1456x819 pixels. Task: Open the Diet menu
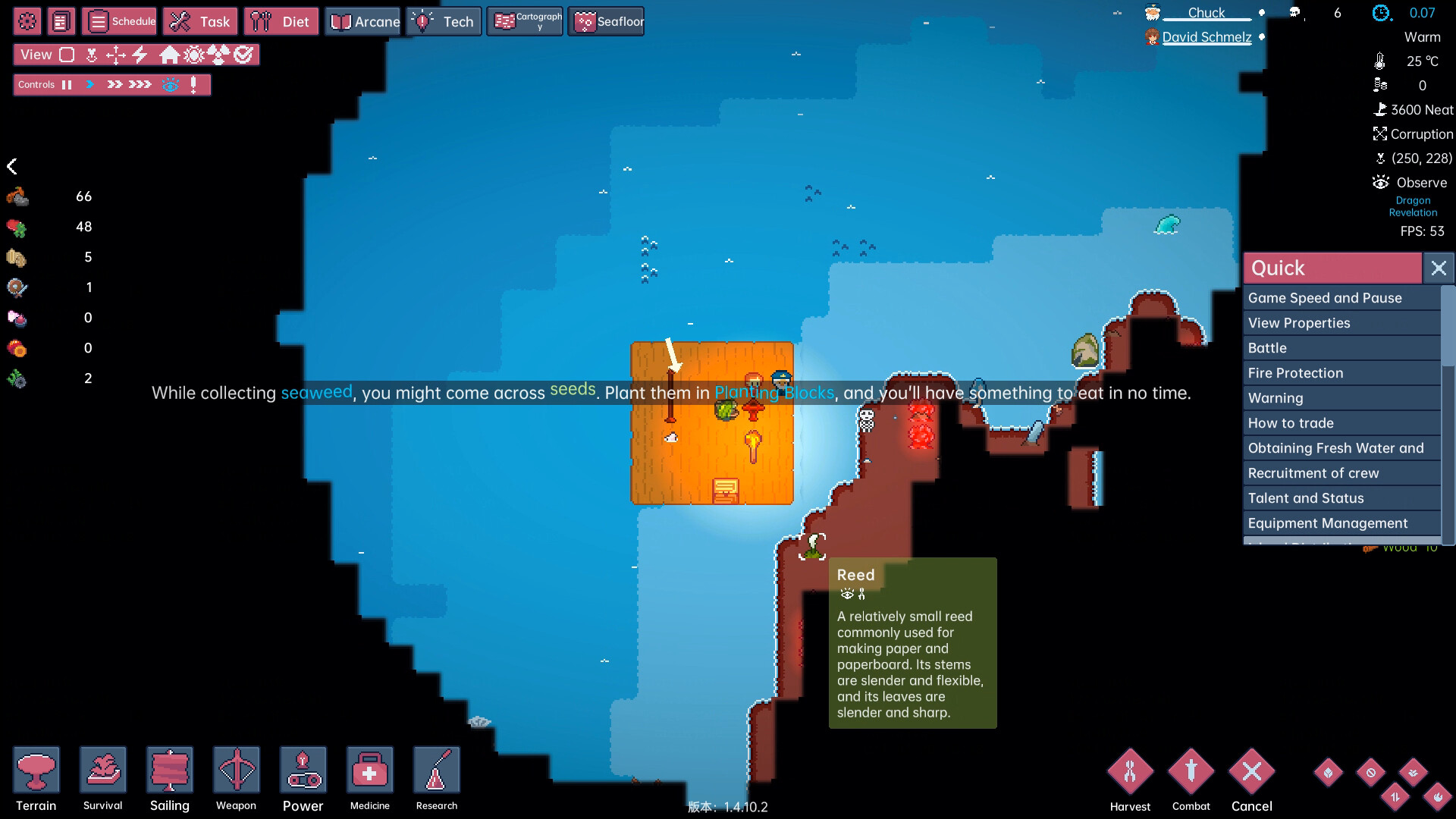click(281, 21)
